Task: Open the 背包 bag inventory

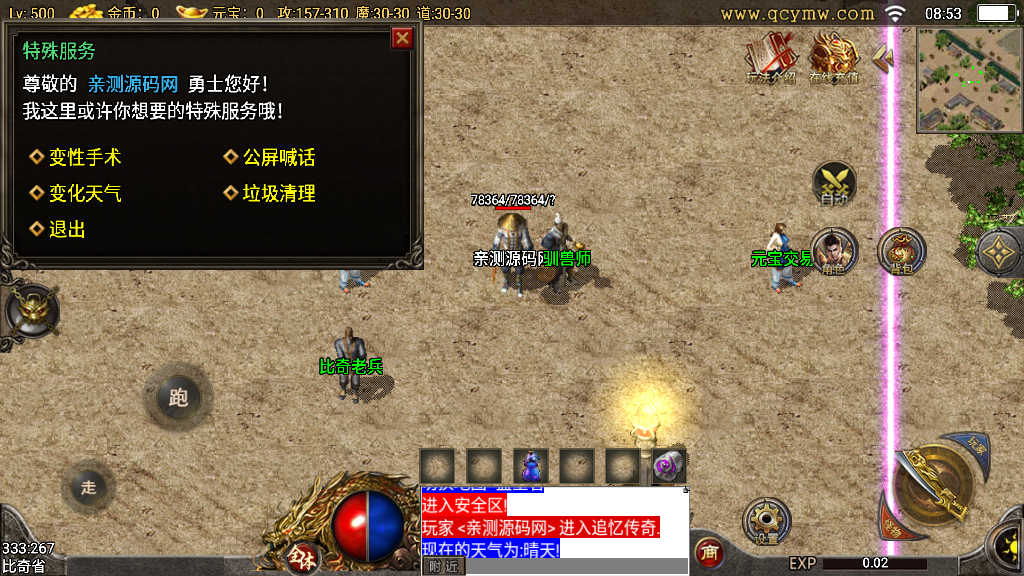Action: click(x=901, y=251)
